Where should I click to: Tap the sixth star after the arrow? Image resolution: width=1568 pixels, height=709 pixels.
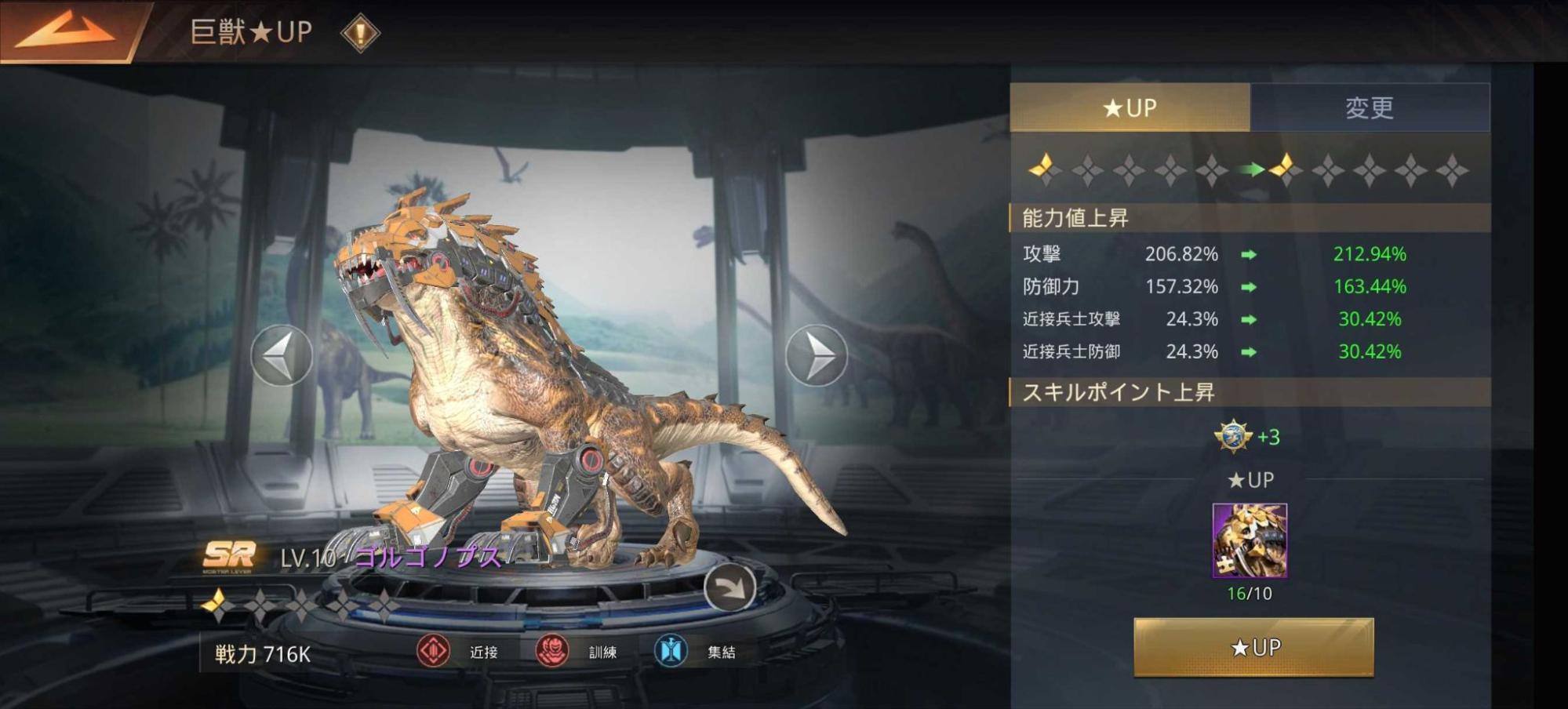[1283, 168]
